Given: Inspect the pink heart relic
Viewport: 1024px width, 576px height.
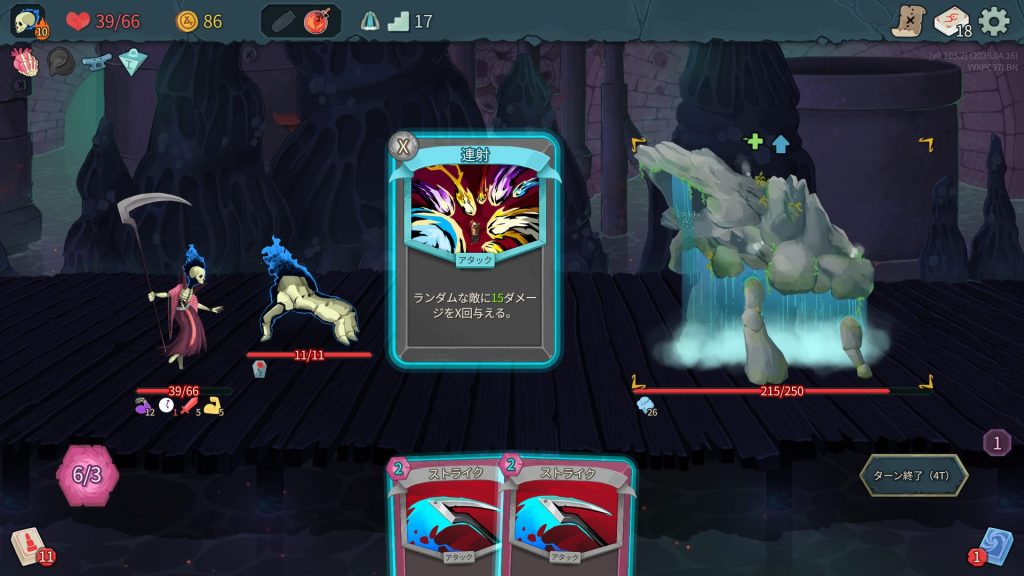Looking at the screenshot, I should click(23, 62).
